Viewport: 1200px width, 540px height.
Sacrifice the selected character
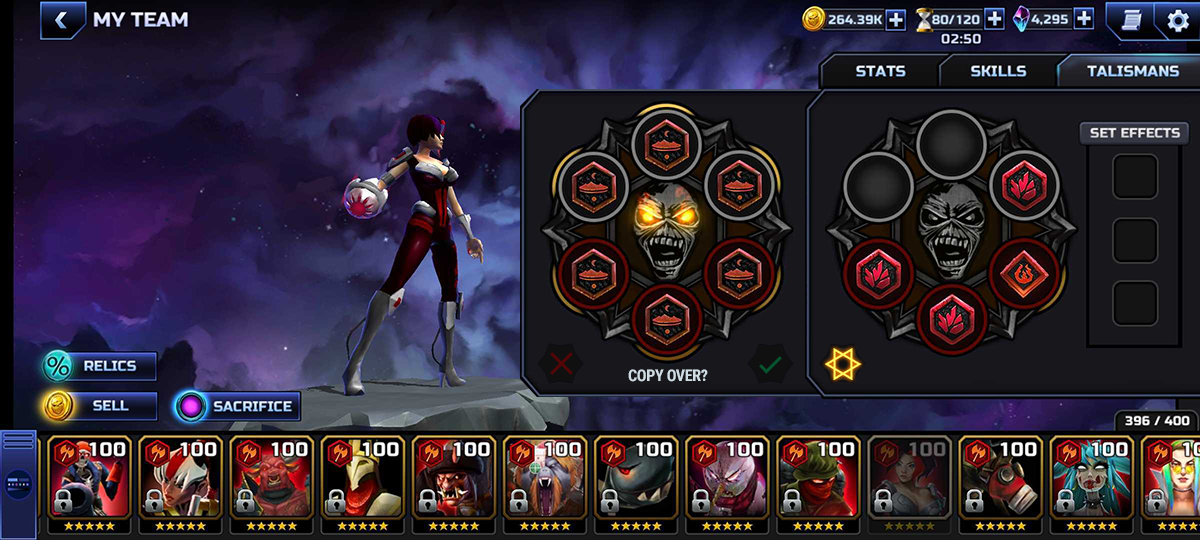coord(237,406)
